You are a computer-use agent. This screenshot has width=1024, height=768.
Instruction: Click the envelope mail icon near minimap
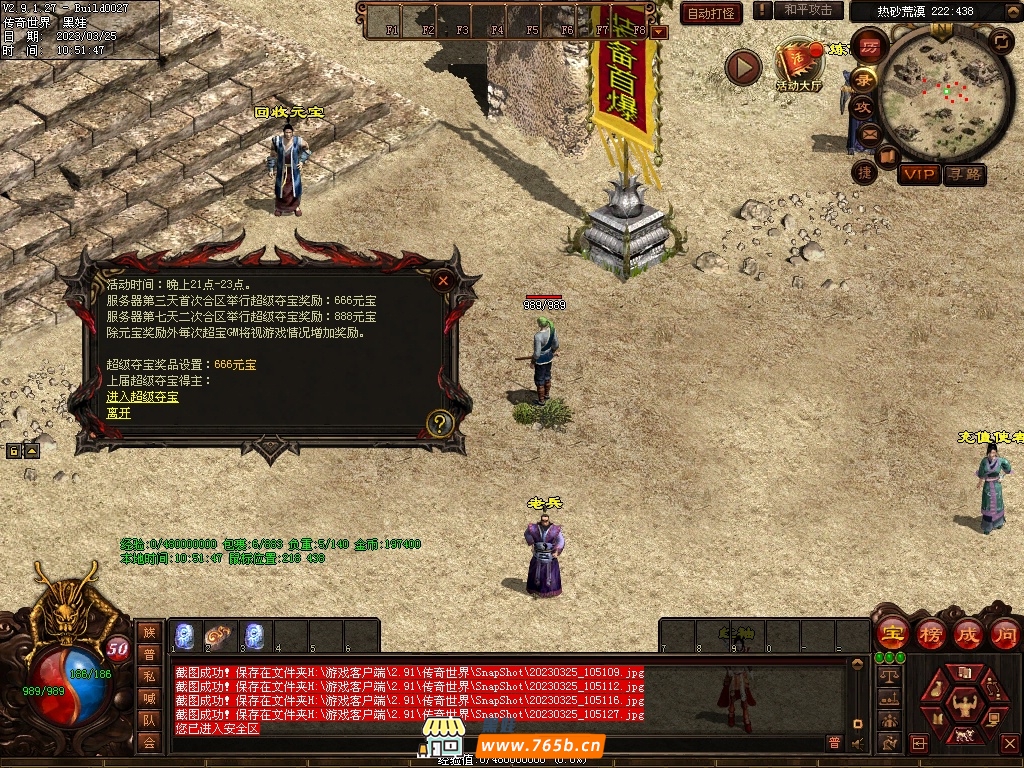pos(868,133)
